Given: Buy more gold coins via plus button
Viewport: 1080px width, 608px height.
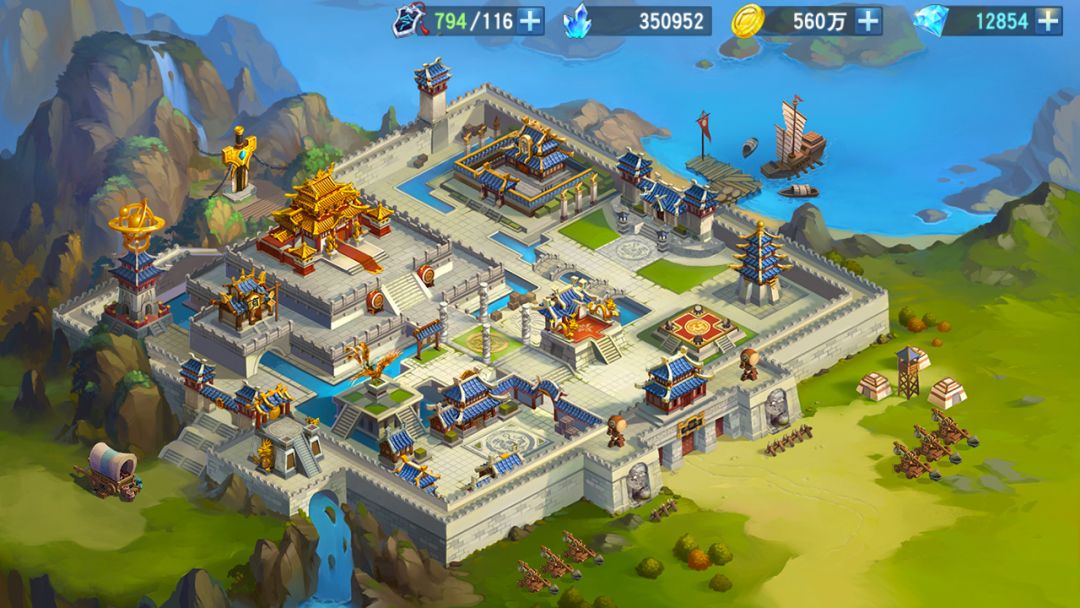Looking at the screenshot, I should point(868,20).
